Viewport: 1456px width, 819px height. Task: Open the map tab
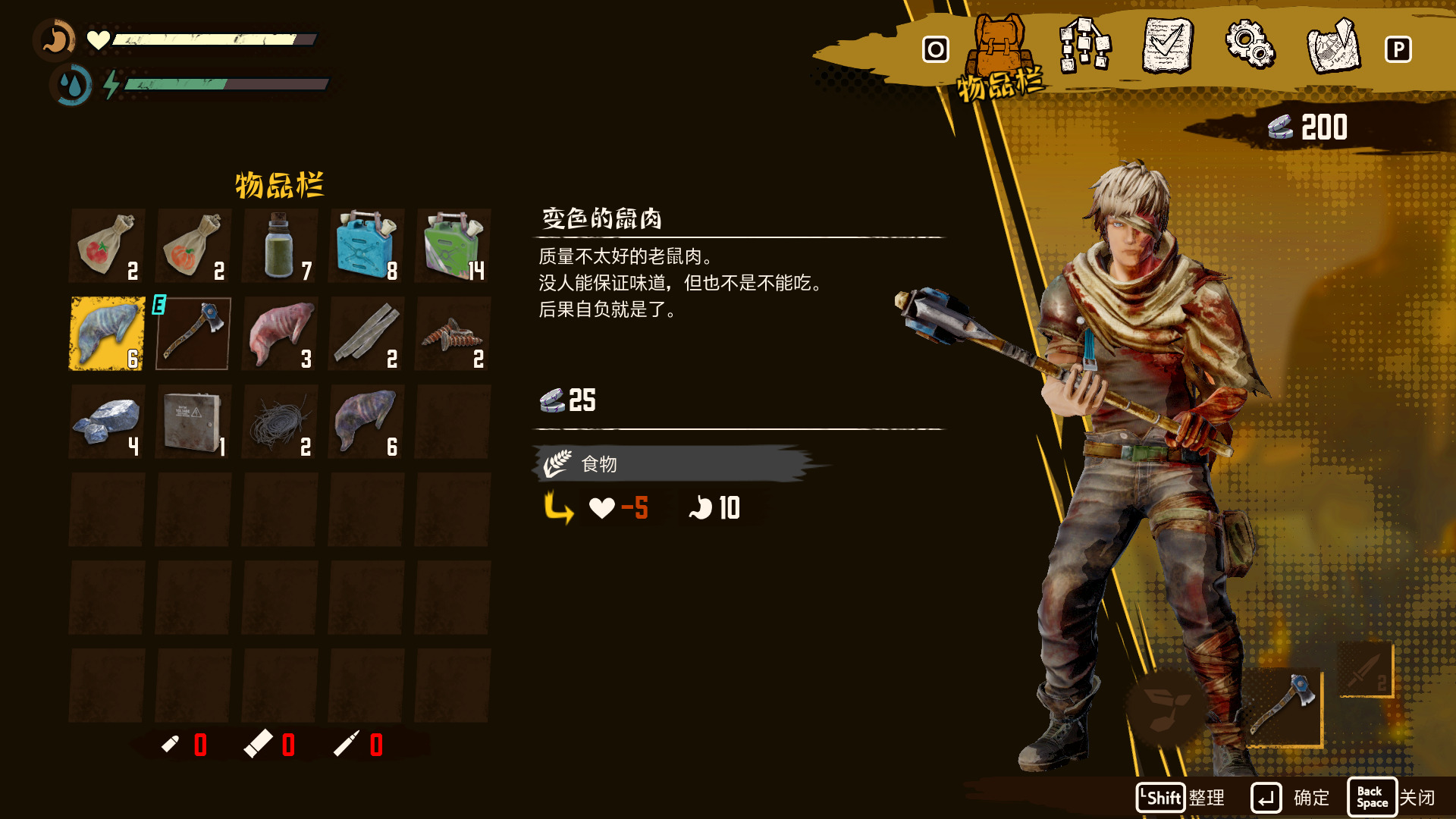point(1333,47)
